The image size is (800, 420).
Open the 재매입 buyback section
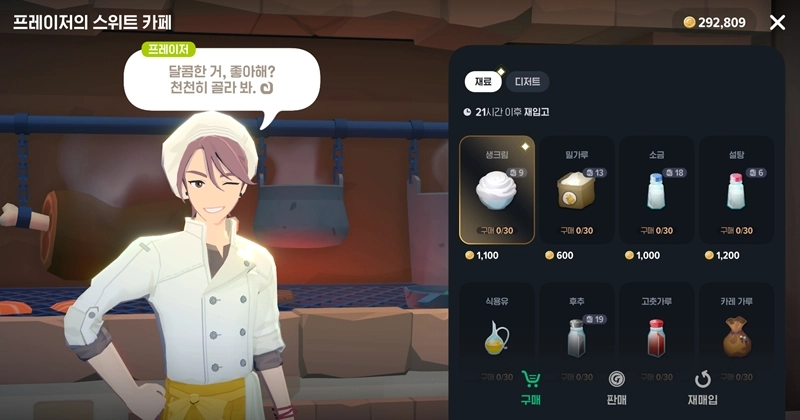click(x=702, y=388)
